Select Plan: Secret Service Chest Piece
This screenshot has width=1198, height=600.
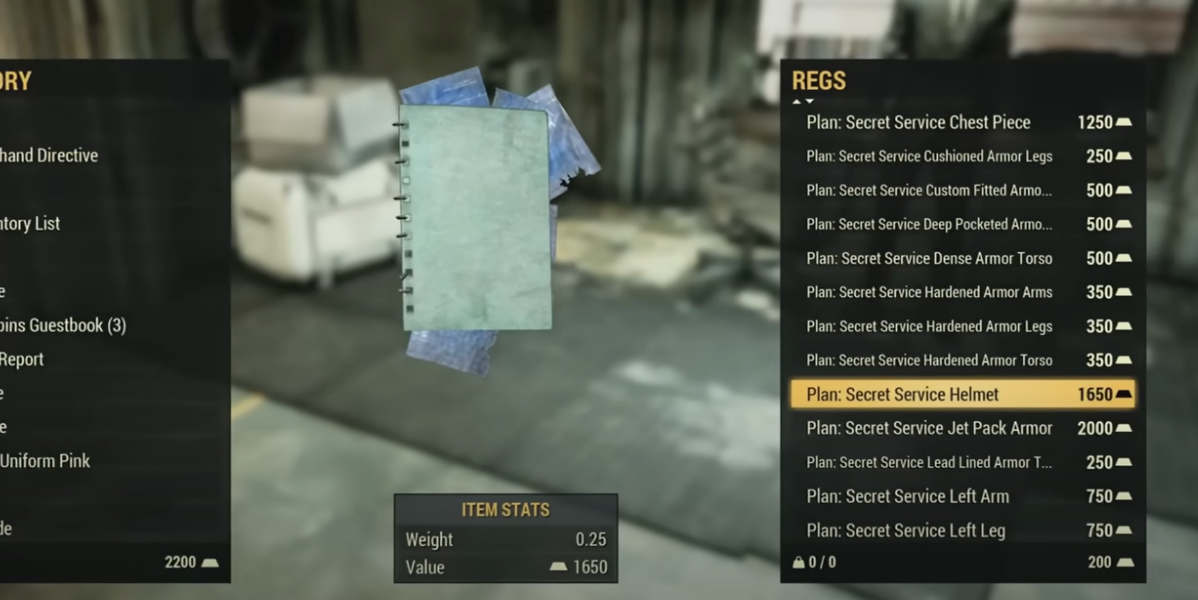point(918,123)
